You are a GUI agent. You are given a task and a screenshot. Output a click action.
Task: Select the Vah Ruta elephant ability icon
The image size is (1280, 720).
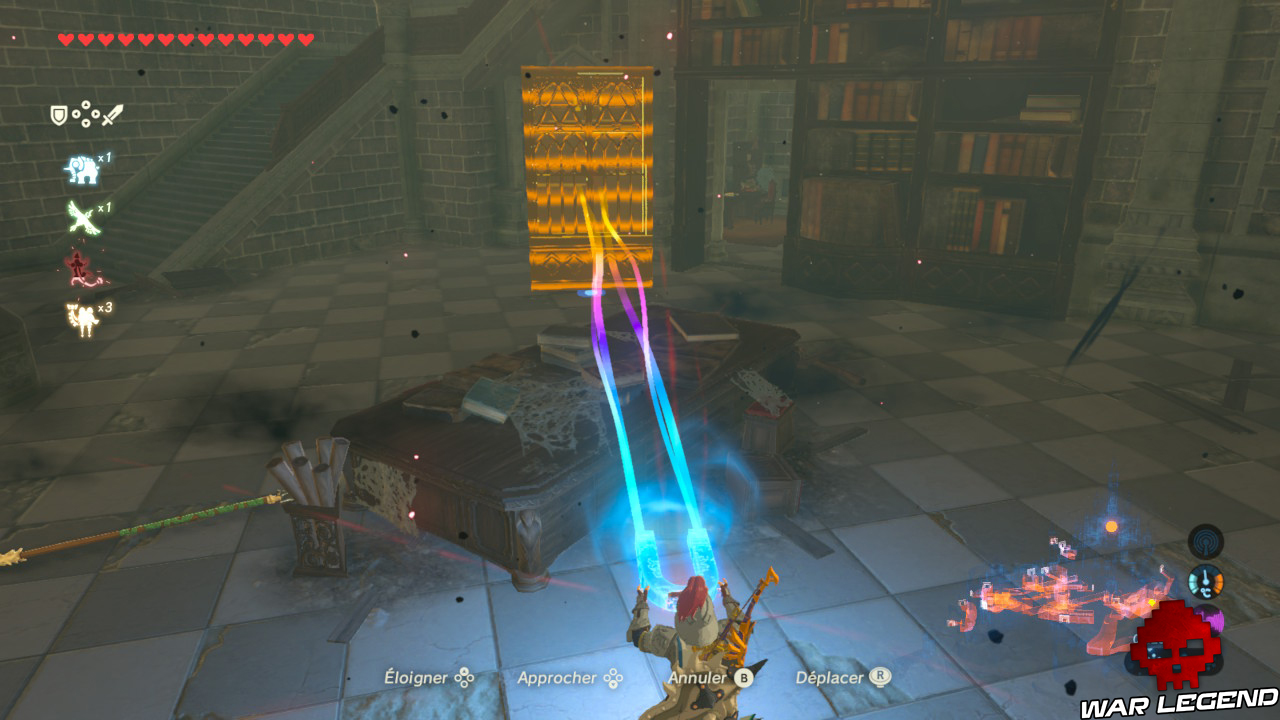point(83,170)
